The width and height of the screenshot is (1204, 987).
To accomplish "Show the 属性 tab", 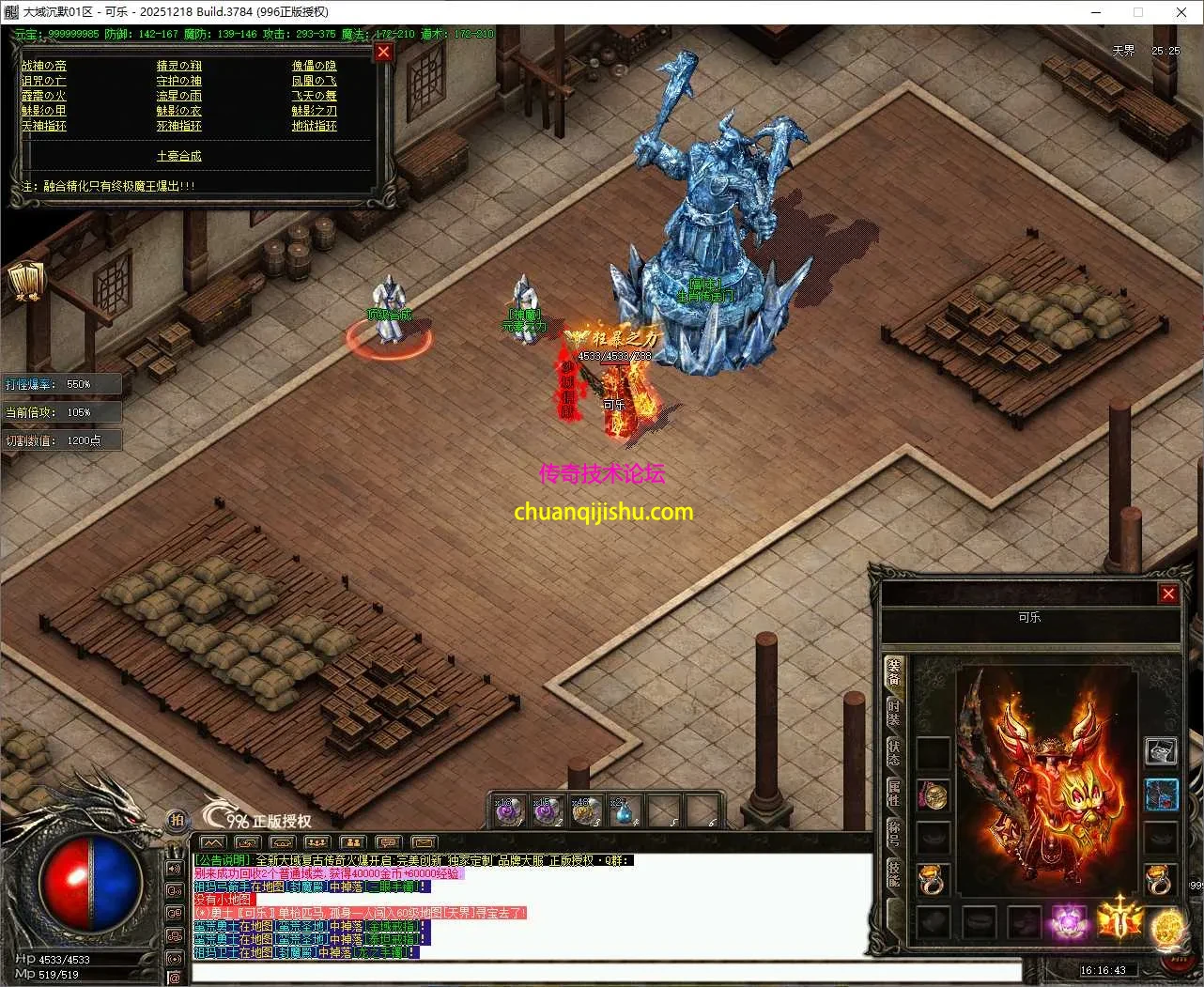I will pos(894,794).
